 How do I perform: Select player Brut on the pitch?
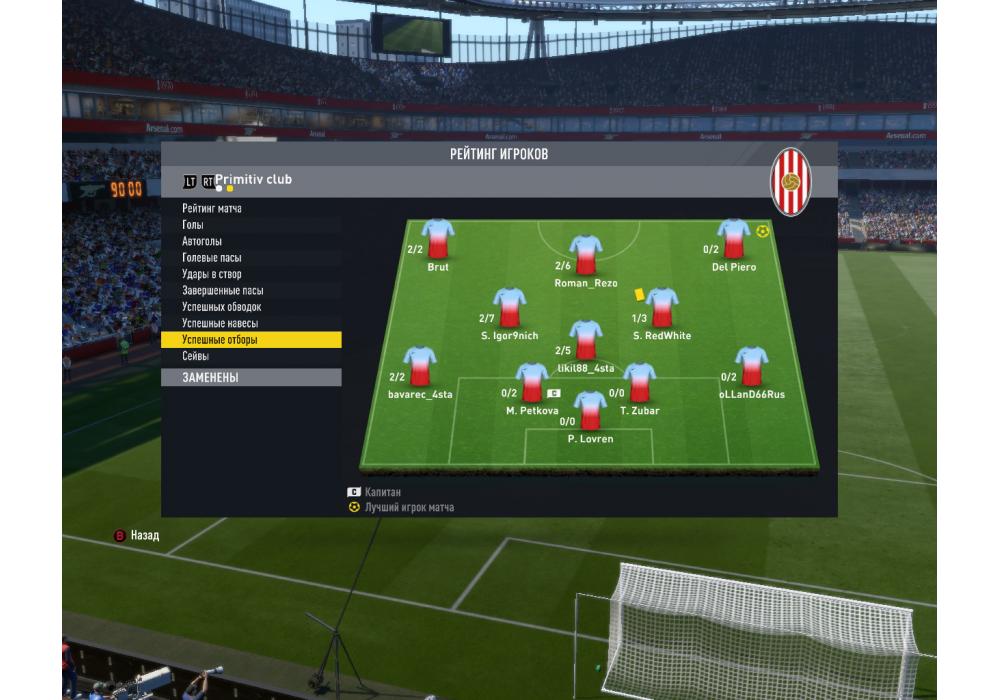click(438, 241)
